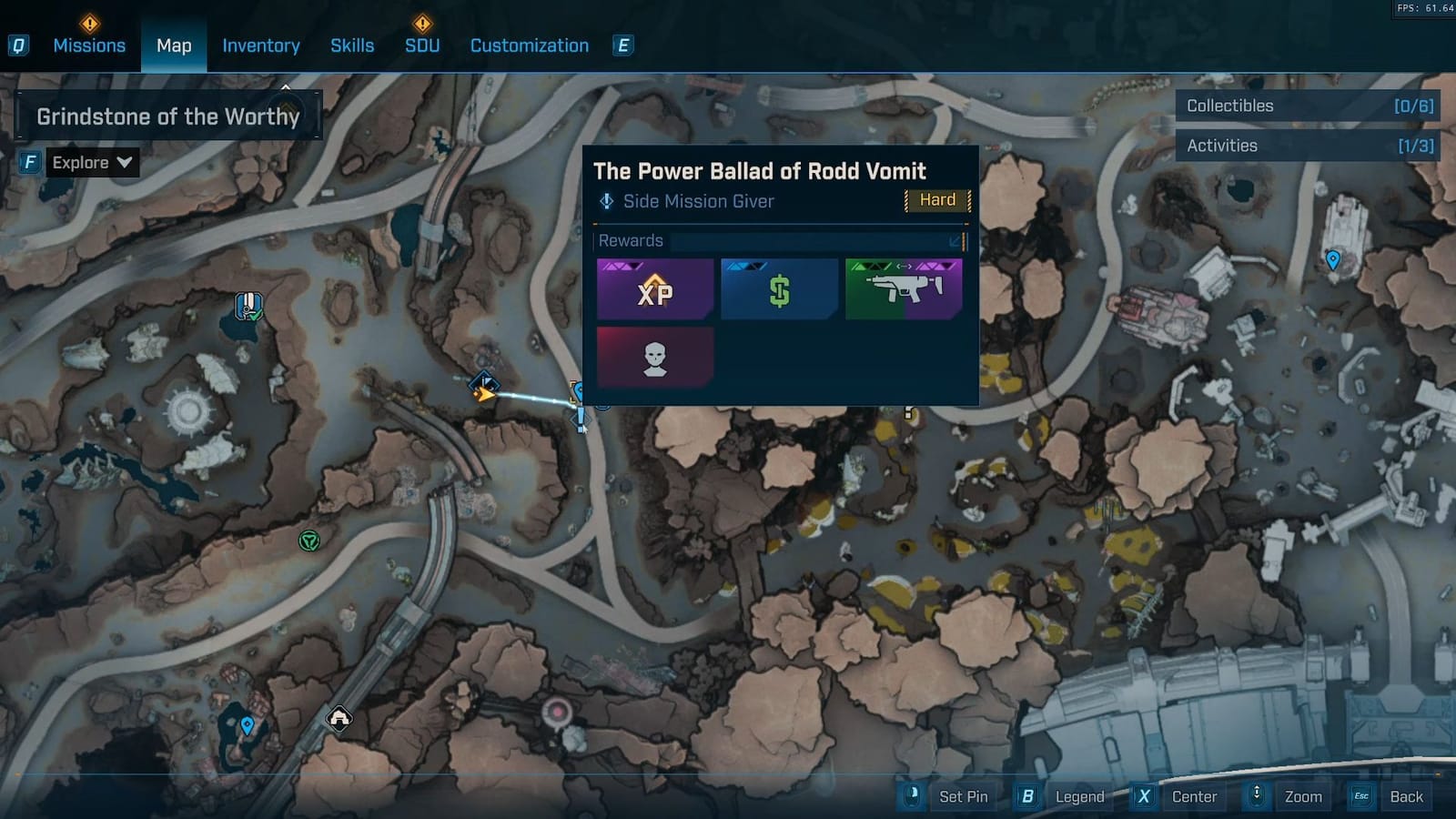Click the cash reward icon
This screenshot has width=1456, height=819.
click(x=779, y=289)
